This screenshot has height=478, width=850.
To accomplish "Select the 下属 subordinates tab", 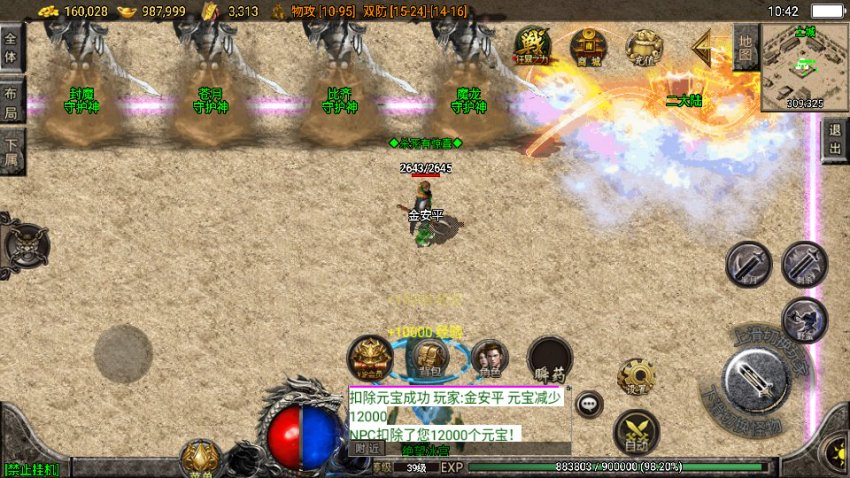I will pos(12,154).
